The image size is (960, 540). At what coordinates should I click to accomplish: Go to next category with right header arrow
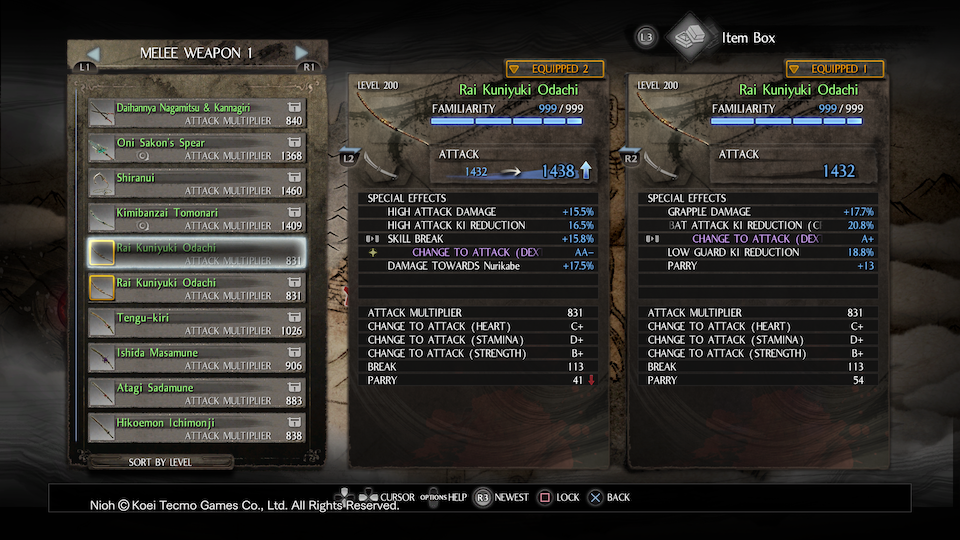point(302,53)
